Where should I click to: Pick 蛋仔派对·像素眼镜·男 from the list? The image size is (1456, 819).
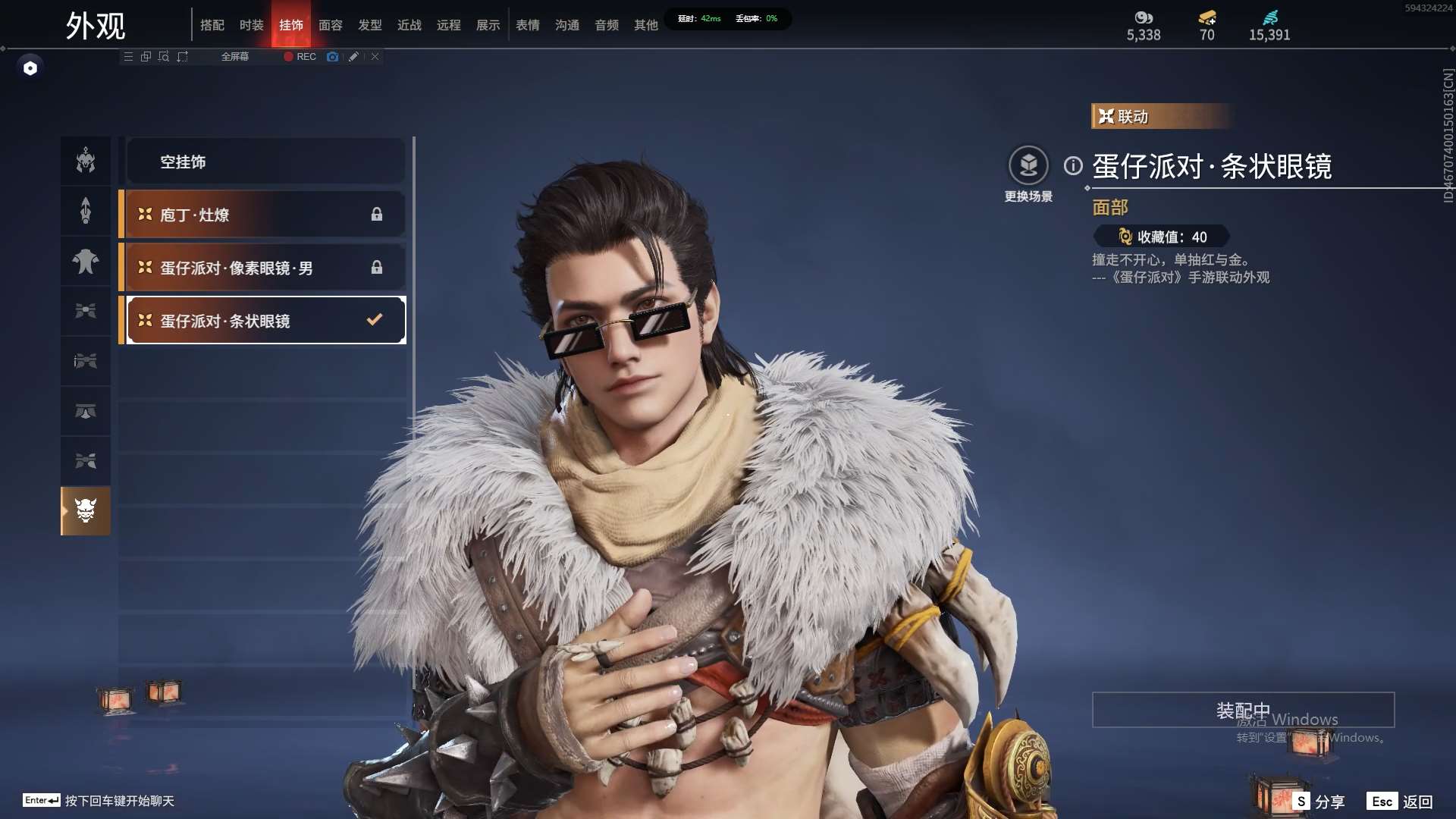264,268
